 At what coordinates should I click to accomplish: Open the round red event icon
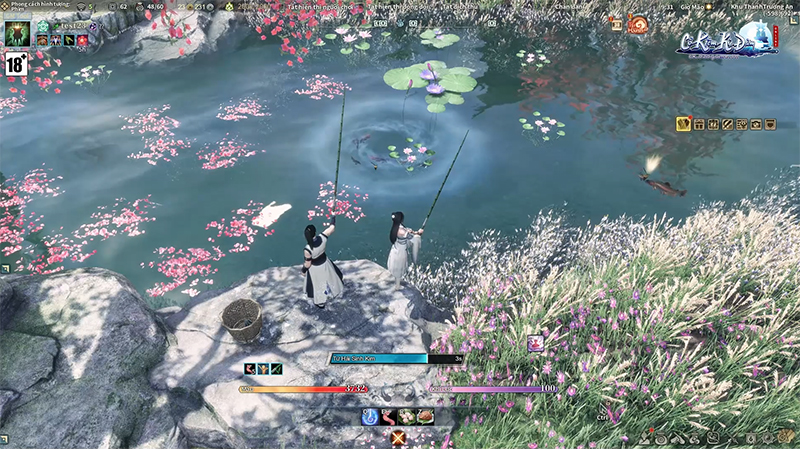pyautogui.click(x=638, y=24)
